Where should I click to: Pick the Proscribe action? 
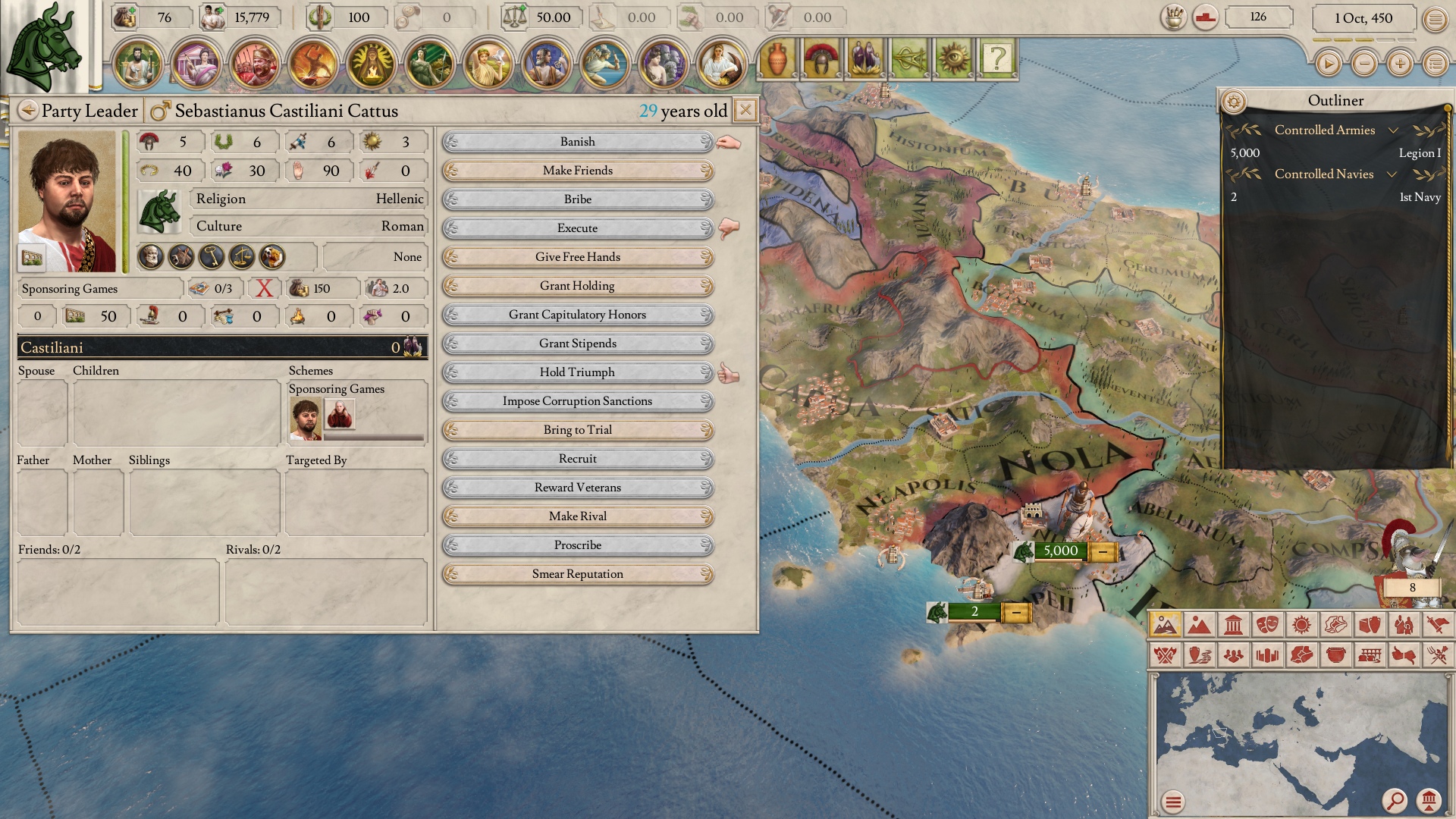click(577, 545)
